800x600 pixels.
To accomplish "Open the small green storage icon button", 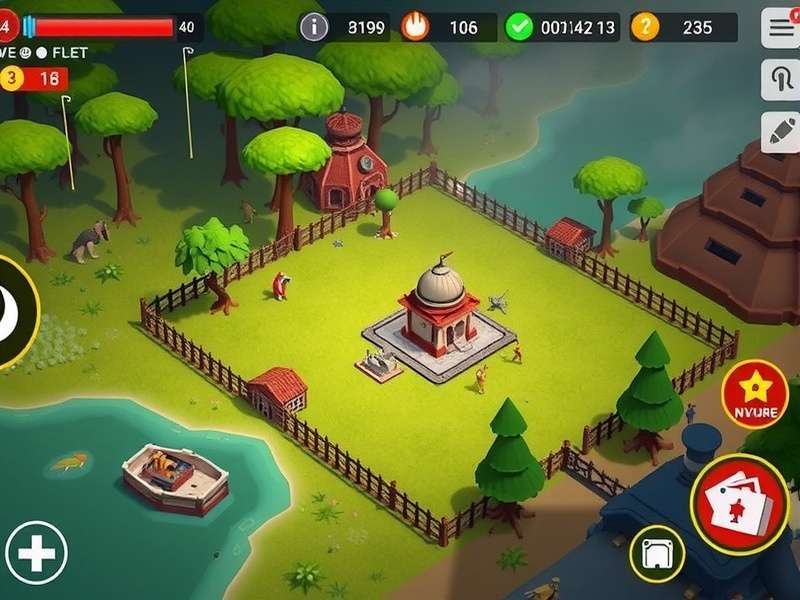I will point(657,552).
